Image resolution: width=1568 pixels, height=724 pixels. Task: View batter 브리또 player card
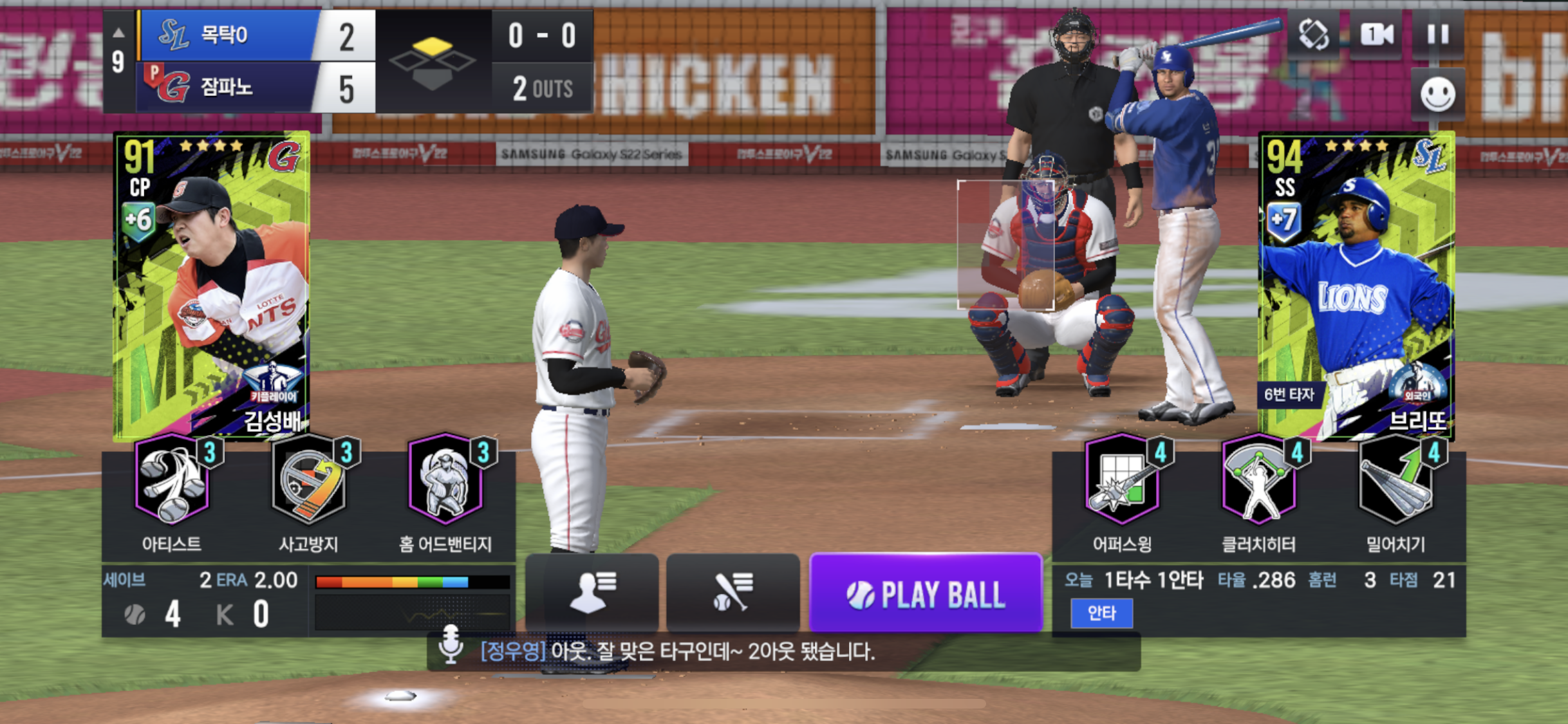tap(1356, 285)
